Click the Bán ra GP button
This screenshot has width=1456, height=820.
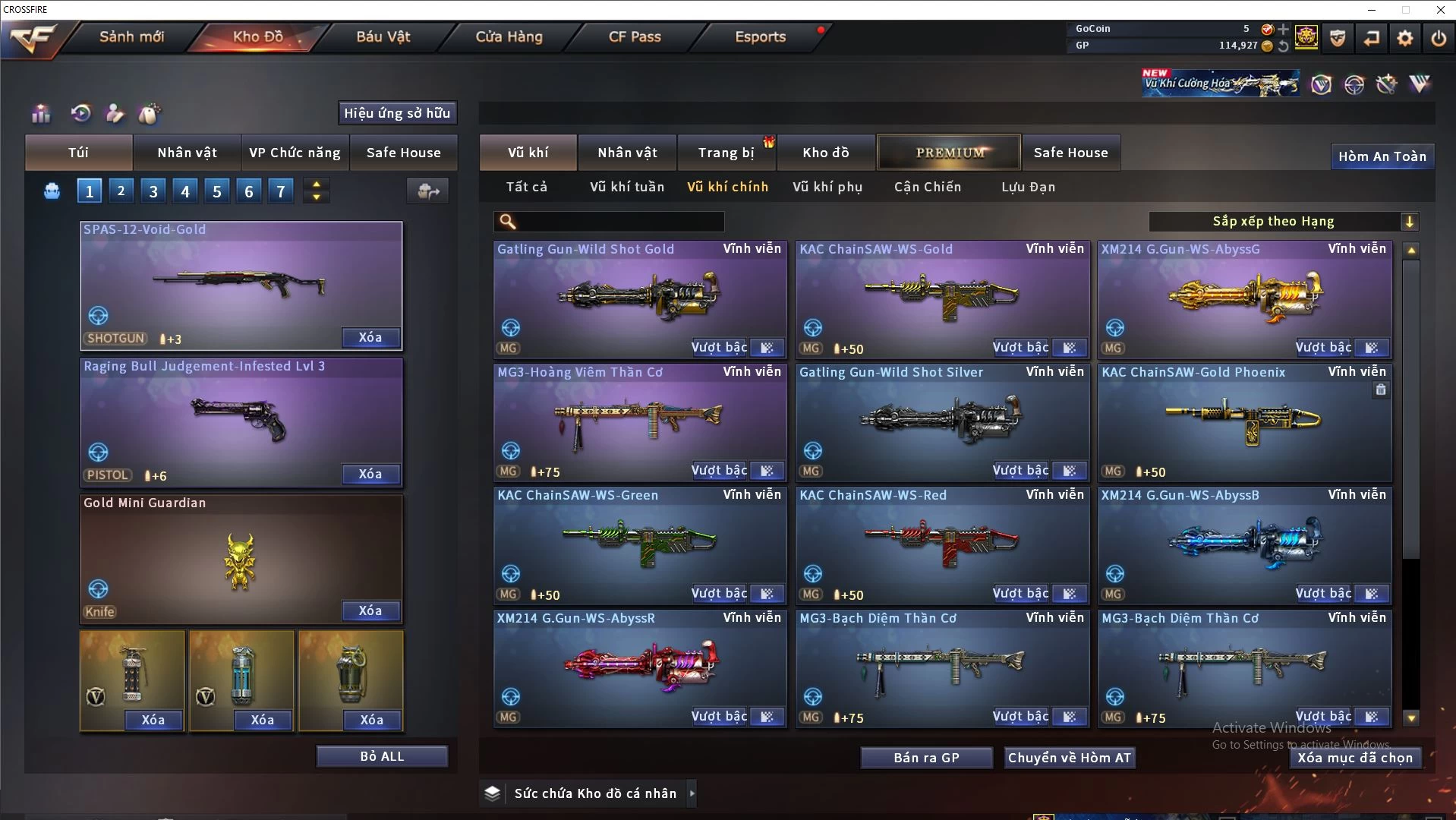[926, 758]
